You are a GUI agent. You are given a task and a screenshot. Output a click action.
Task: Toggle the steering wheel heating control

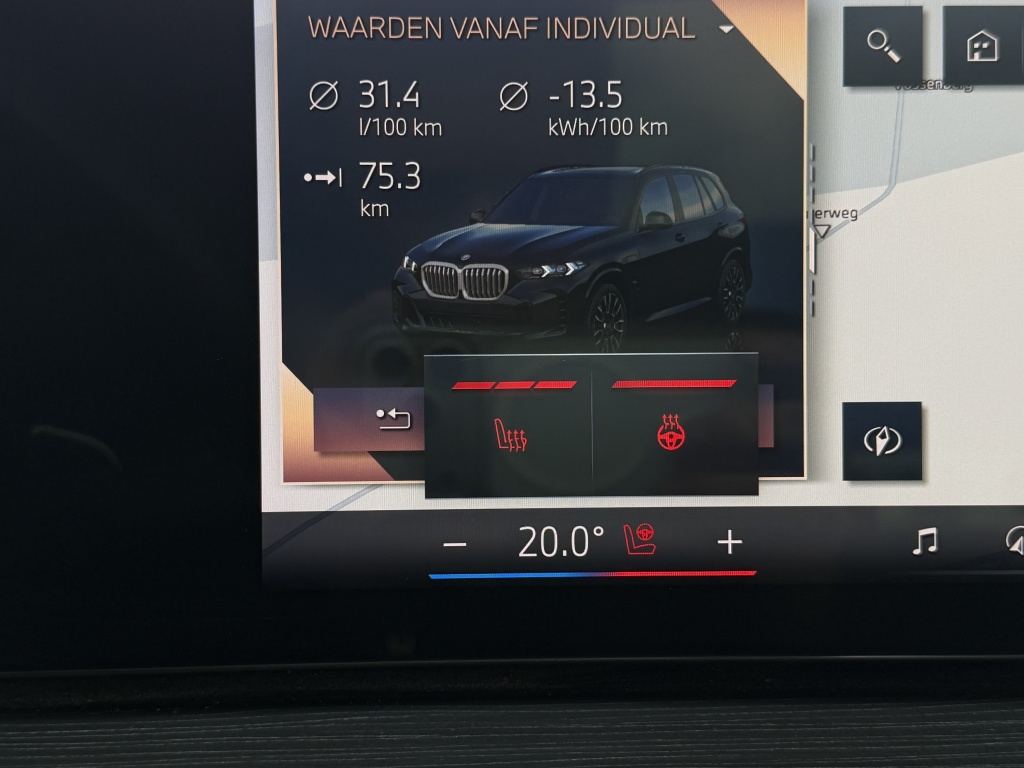point(675,434)
